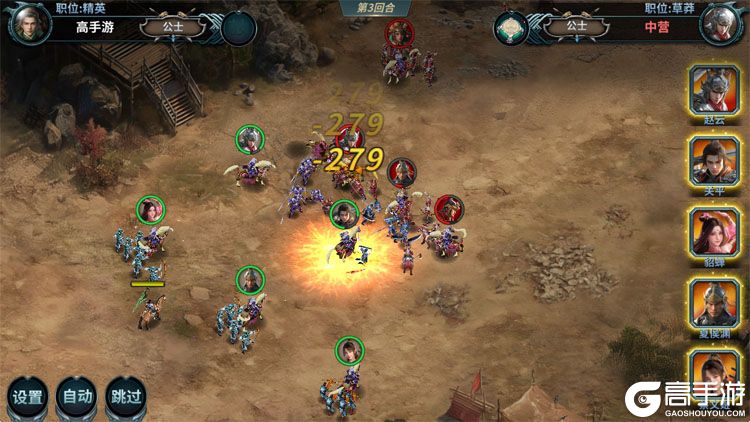Skip the battle with 跳过
The height and width of the screenshot is (422, 750).
126,396
